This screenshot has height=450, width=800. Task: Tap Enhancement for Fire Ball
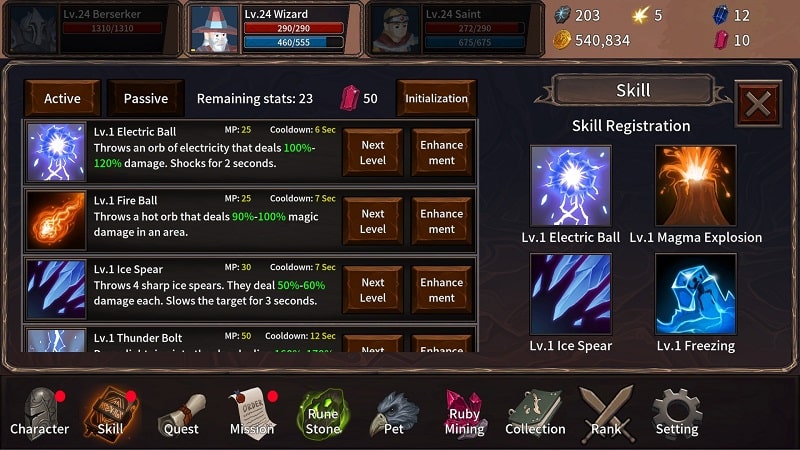pyautogui.click(x=441, y=221)
